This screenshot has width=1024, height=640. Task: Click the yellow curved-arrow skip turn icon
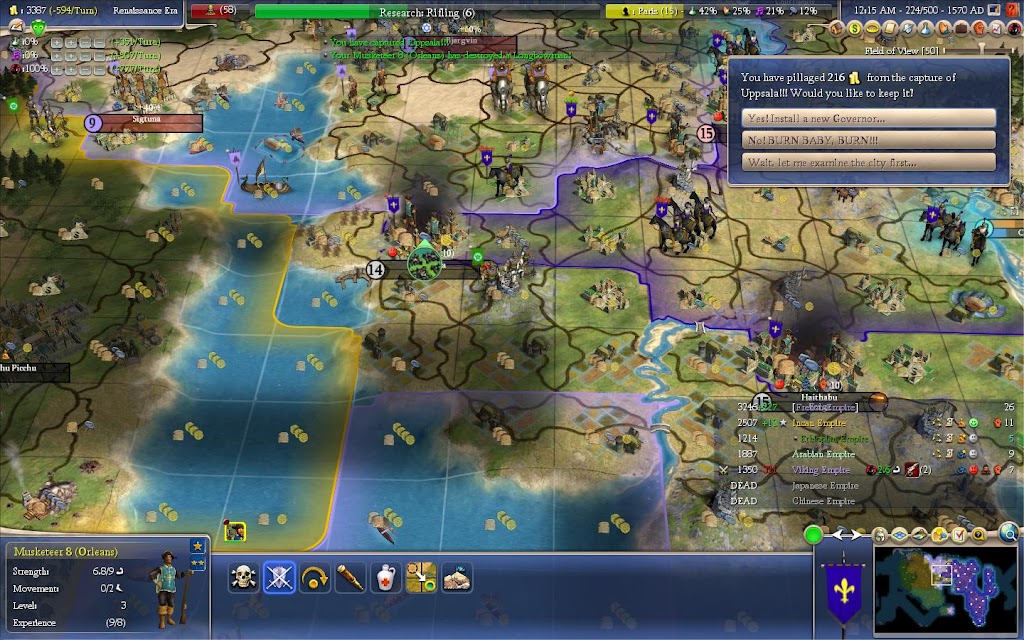coord(314,578)
